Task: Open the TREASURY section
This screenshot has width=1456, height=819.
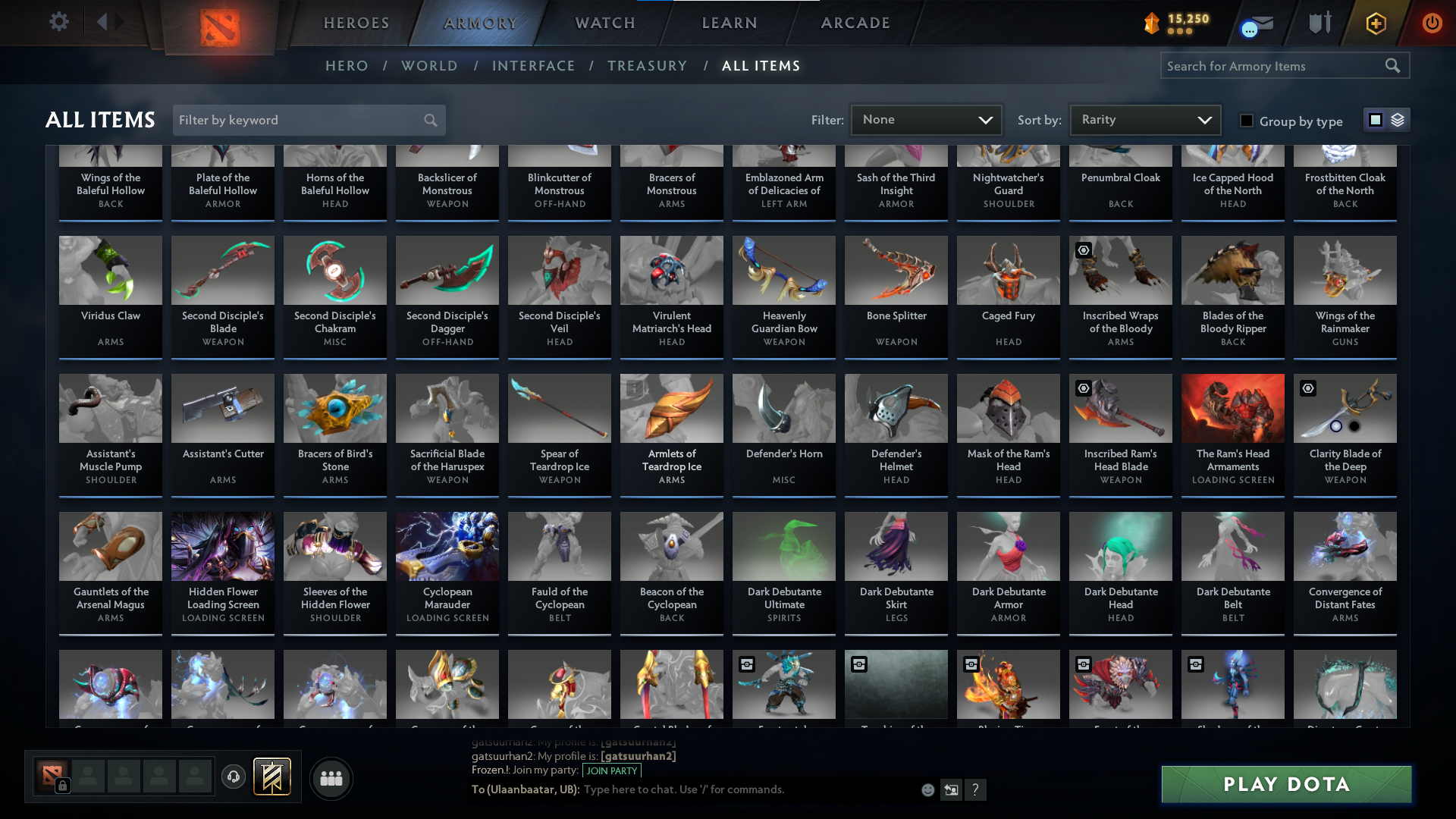Action: click(x=647, y=66)
